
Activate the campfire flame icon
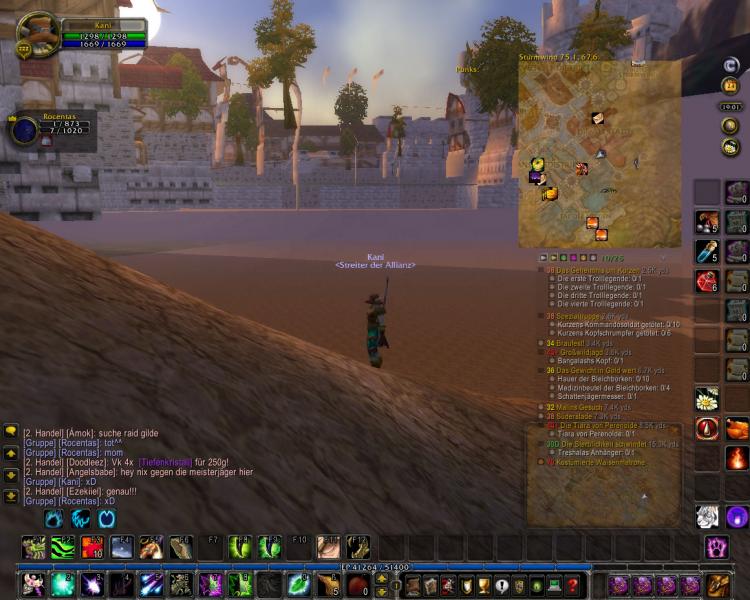737,458
